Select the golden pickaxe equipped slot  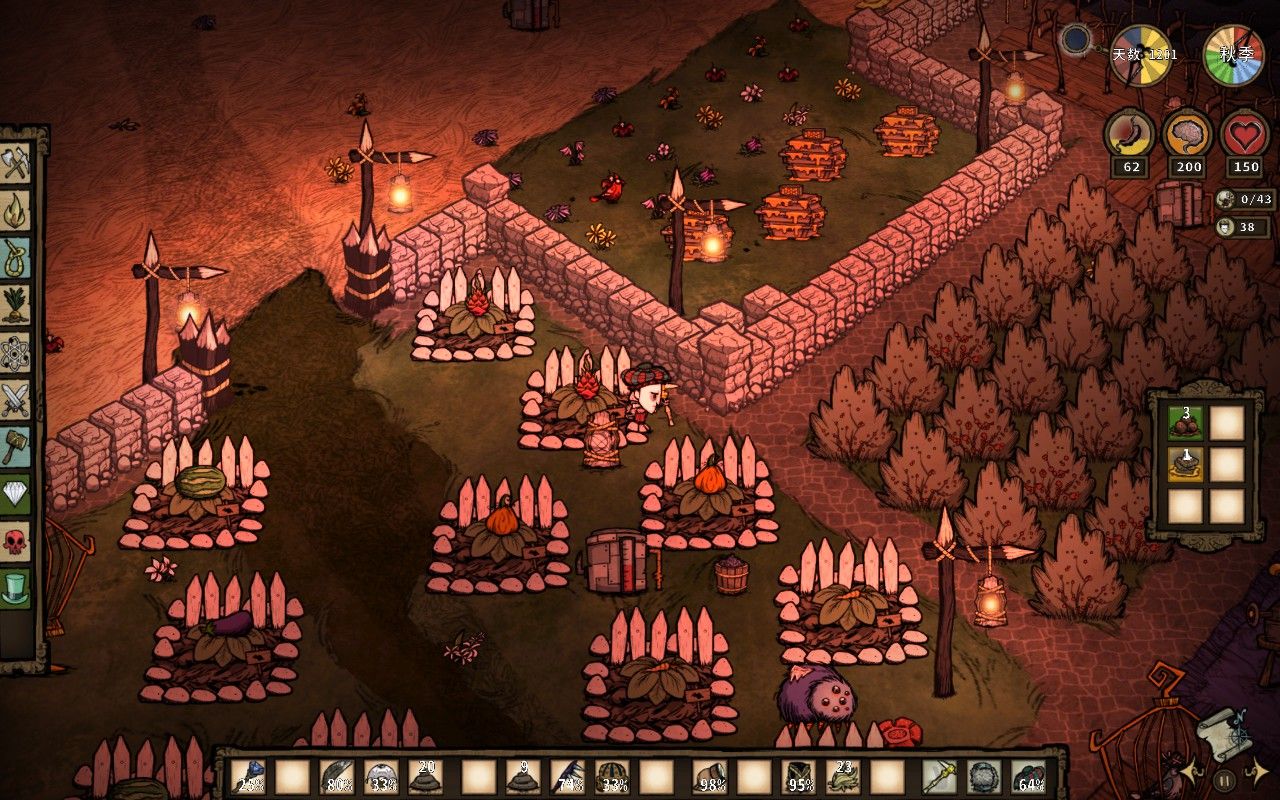(939, 777)
